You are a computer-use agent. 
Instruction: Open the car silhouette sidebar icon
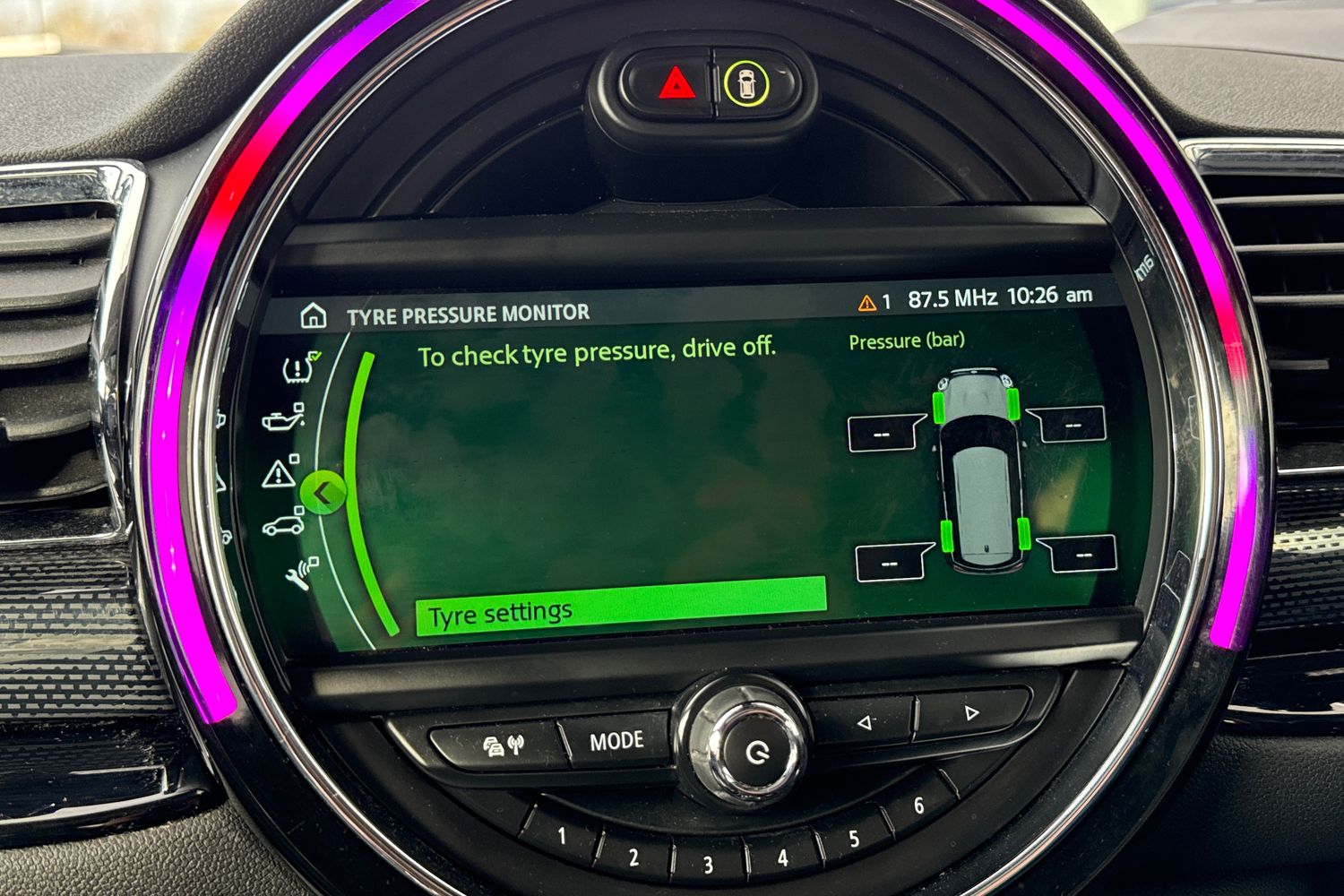click(282, 525)
